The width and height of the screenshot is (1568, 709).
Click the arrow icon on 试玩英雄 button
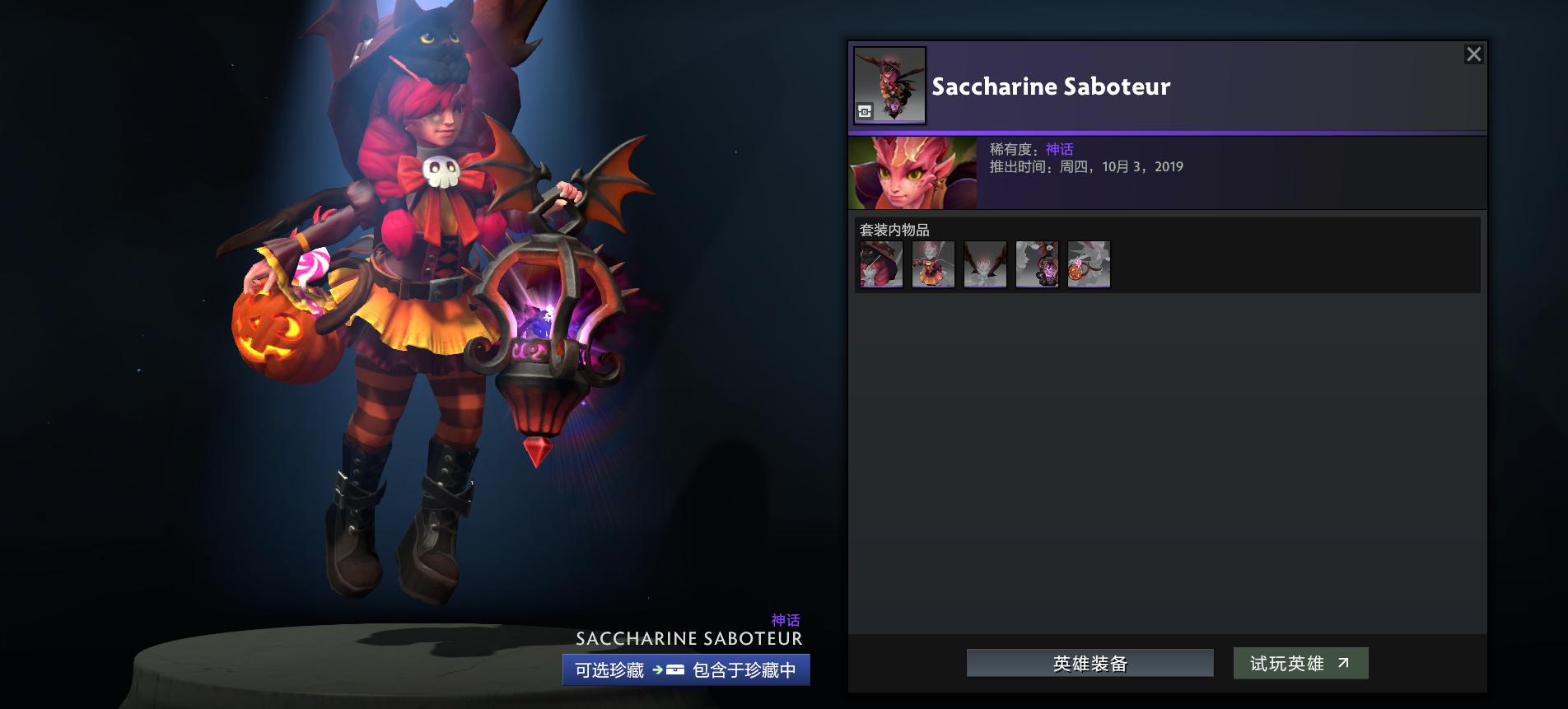tap(1343, 662)
